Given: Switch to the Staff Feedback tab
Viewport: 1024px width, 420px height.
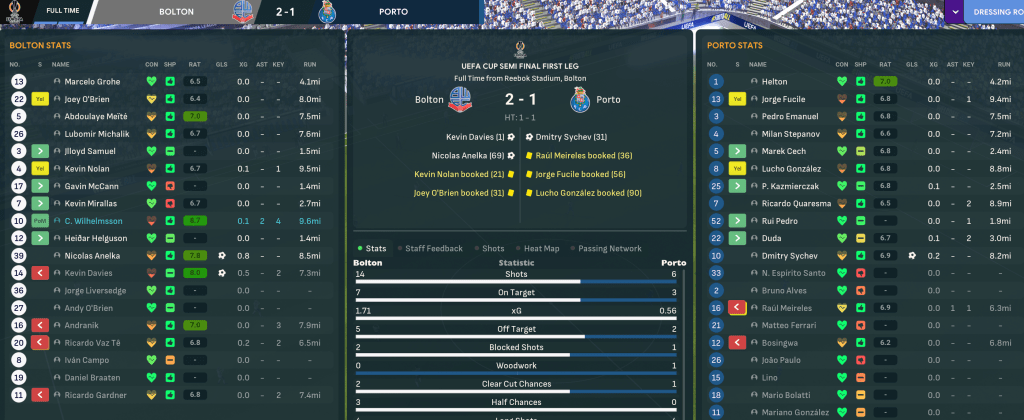Looking at the screenshot, I should pos(434,248).
